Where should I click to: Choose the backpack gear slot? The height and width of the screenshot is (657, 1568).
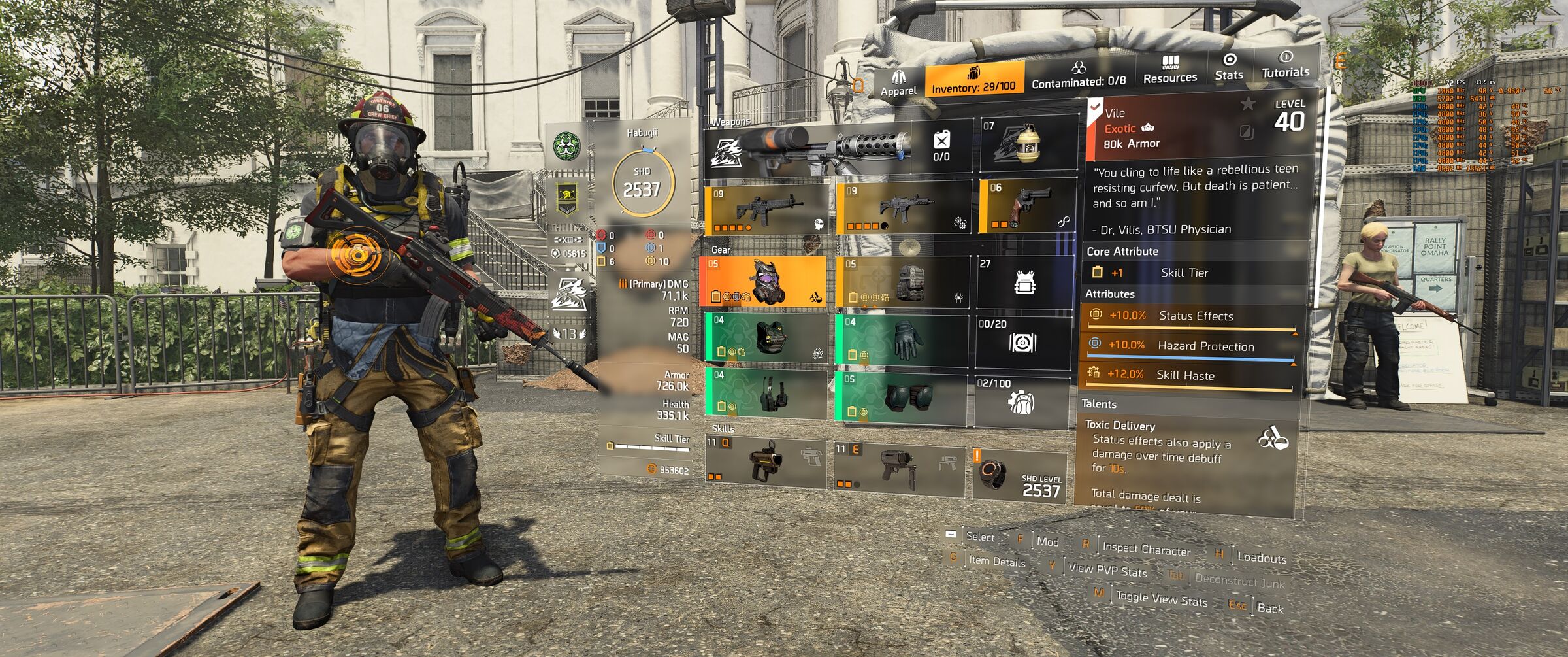(902, 282)
